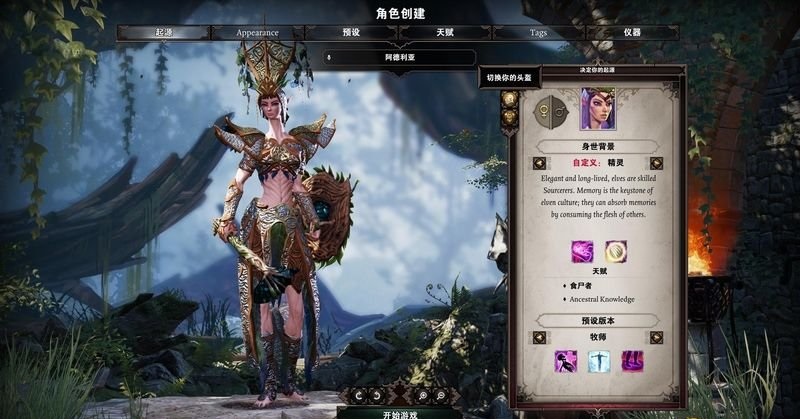Select previous preset class before 牧师
800x419 pixels.
pyautogui.click(x=539, y=336)
